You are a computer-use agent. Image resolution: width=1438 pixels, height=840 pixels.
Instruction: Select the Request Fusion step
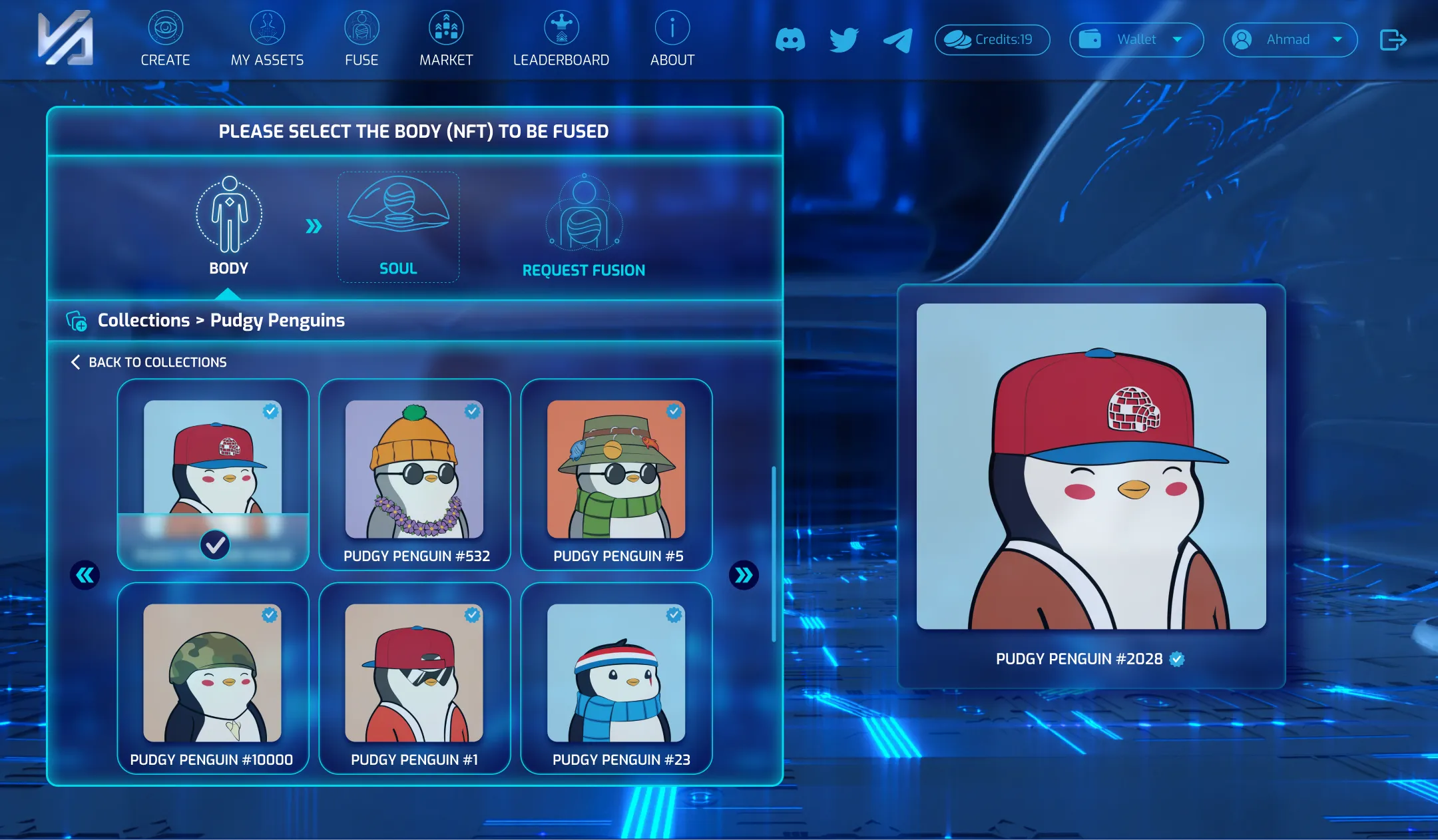click(x=584, y=228)
